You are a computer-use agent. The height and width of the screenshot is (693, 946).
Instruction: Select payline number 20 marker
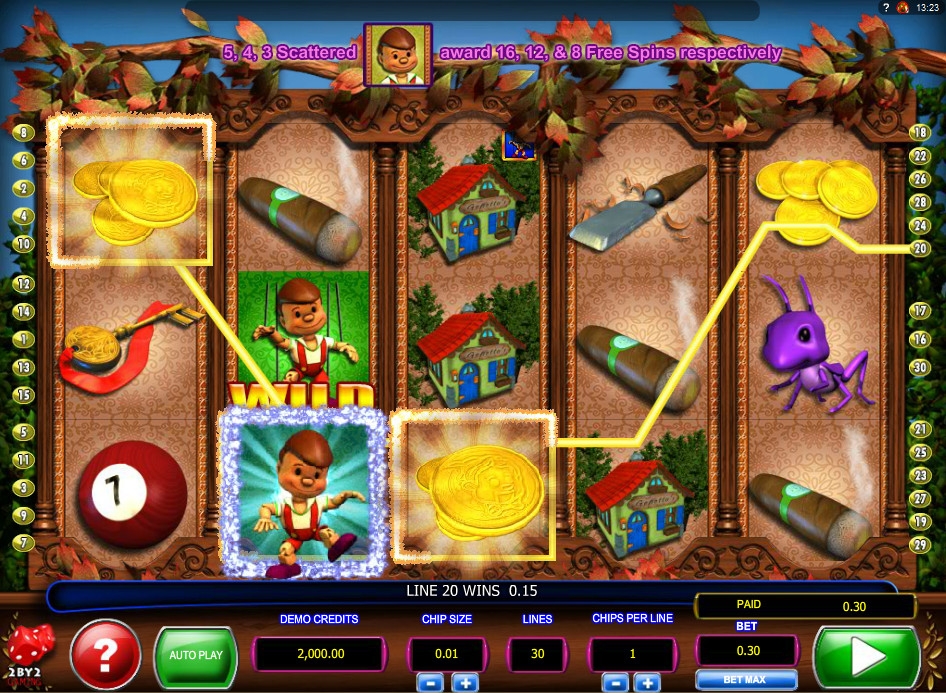pos(920,248)
